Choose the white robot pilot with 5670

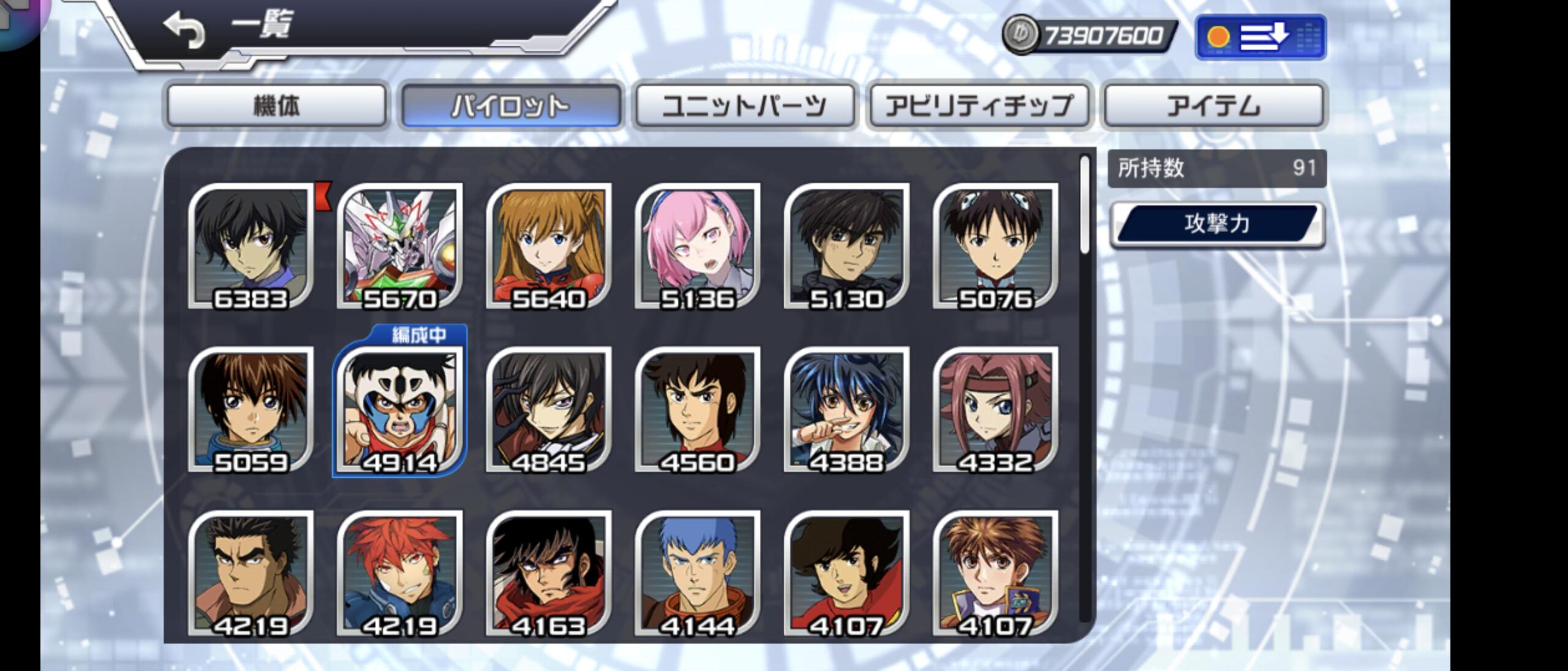[399, 246]
